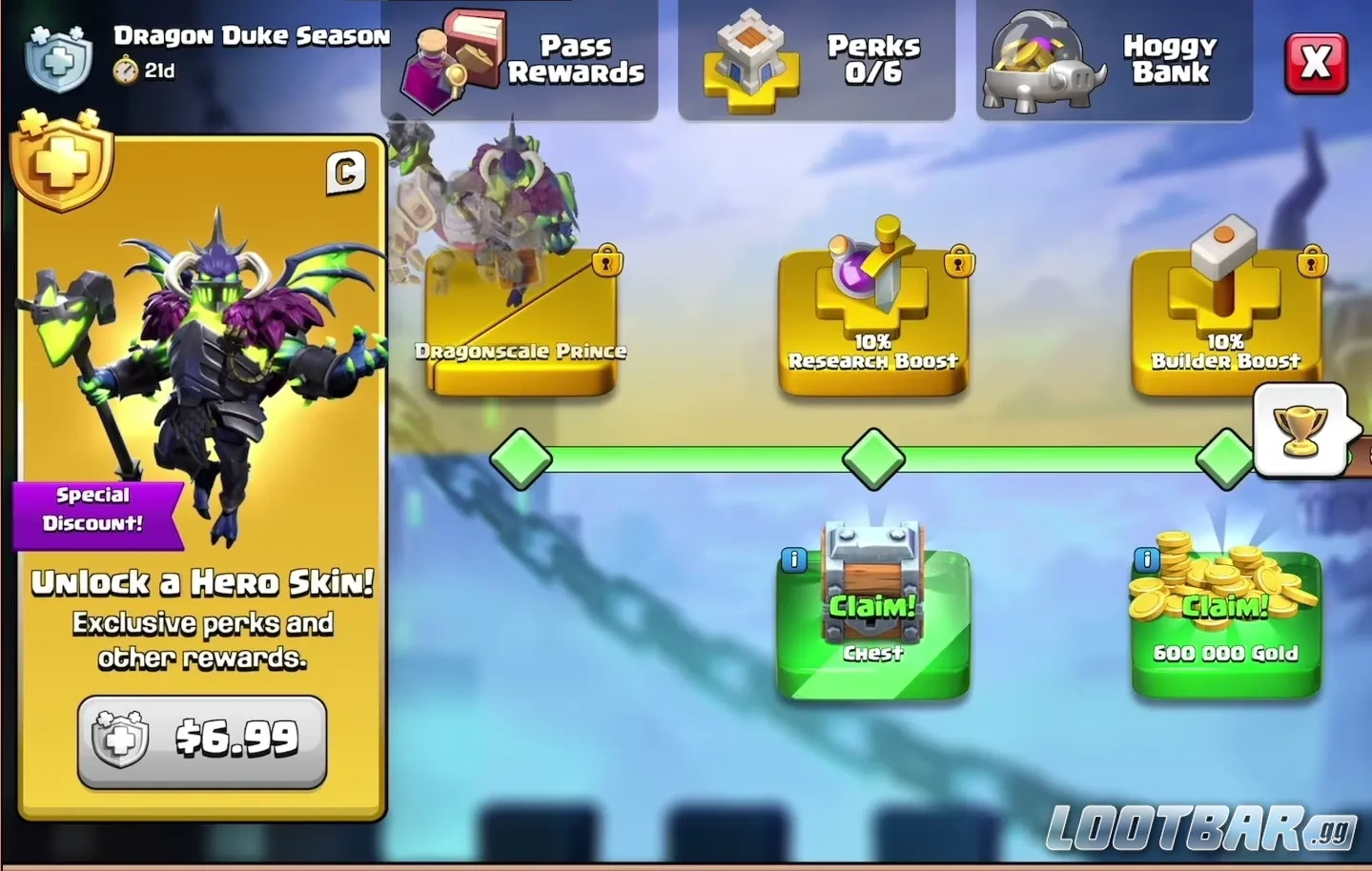Claim the Chest reward
The image size is (1372, 871).
tap(873, 603)
